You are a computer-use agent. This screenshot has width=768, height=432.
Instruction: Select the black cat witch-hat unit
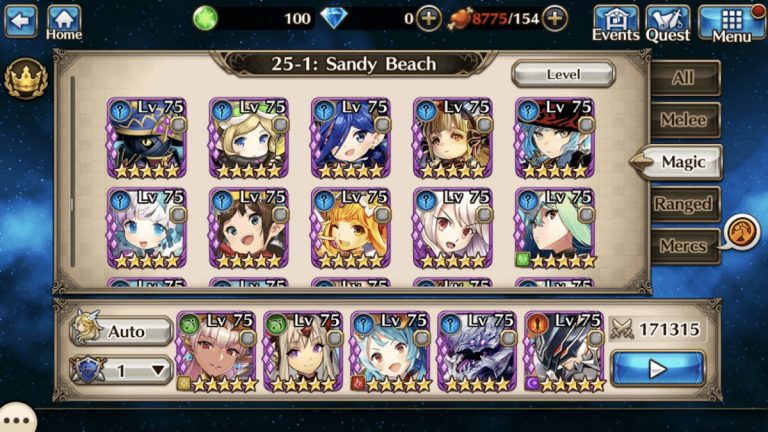coord(146,139)
